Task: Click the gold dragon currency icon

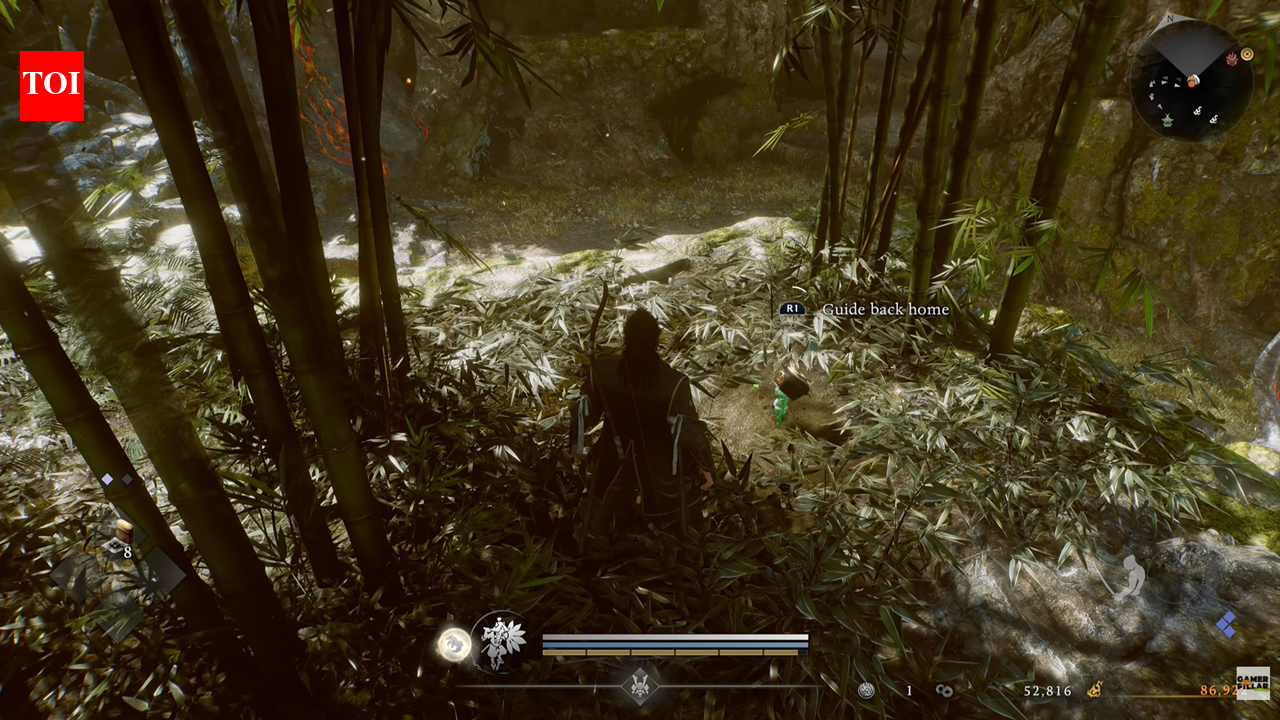Action: (1095, 690)
